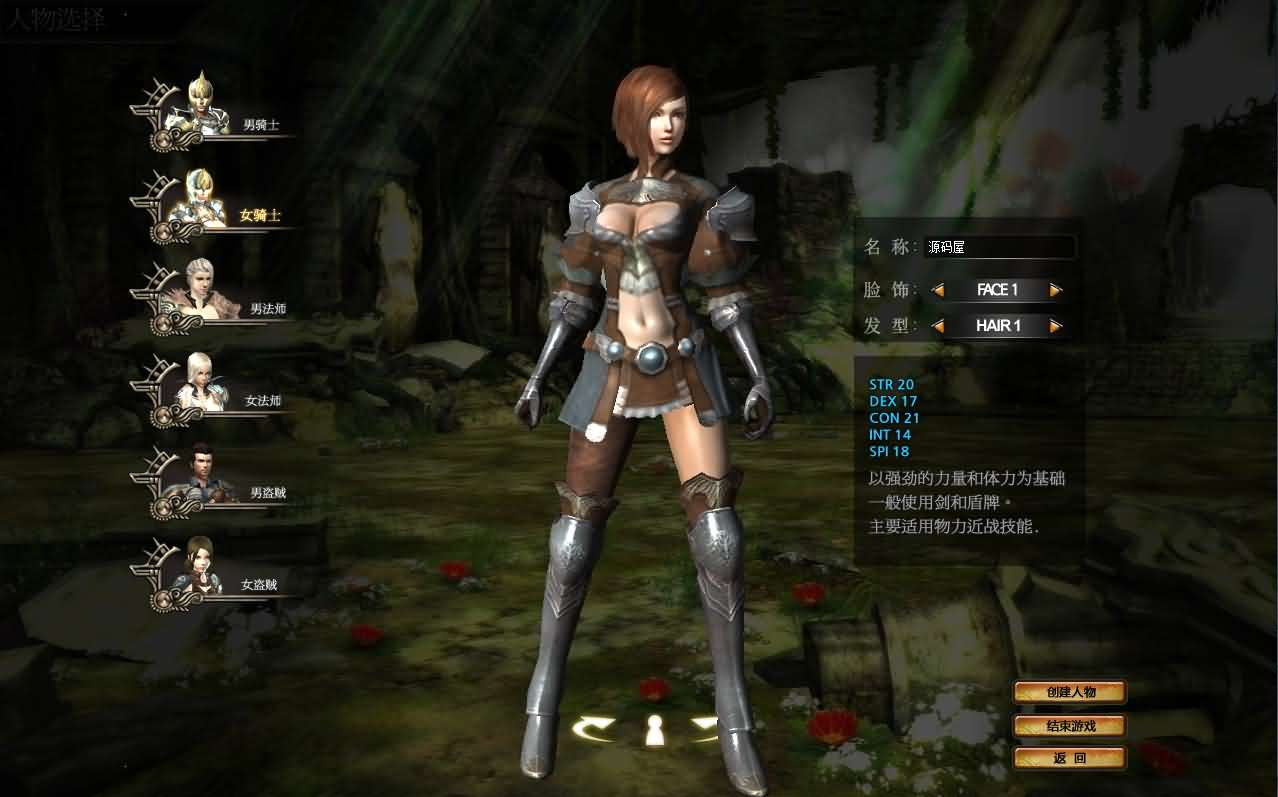Switch to the next hair style
Screen dimensions: 1278x797
1056,326
